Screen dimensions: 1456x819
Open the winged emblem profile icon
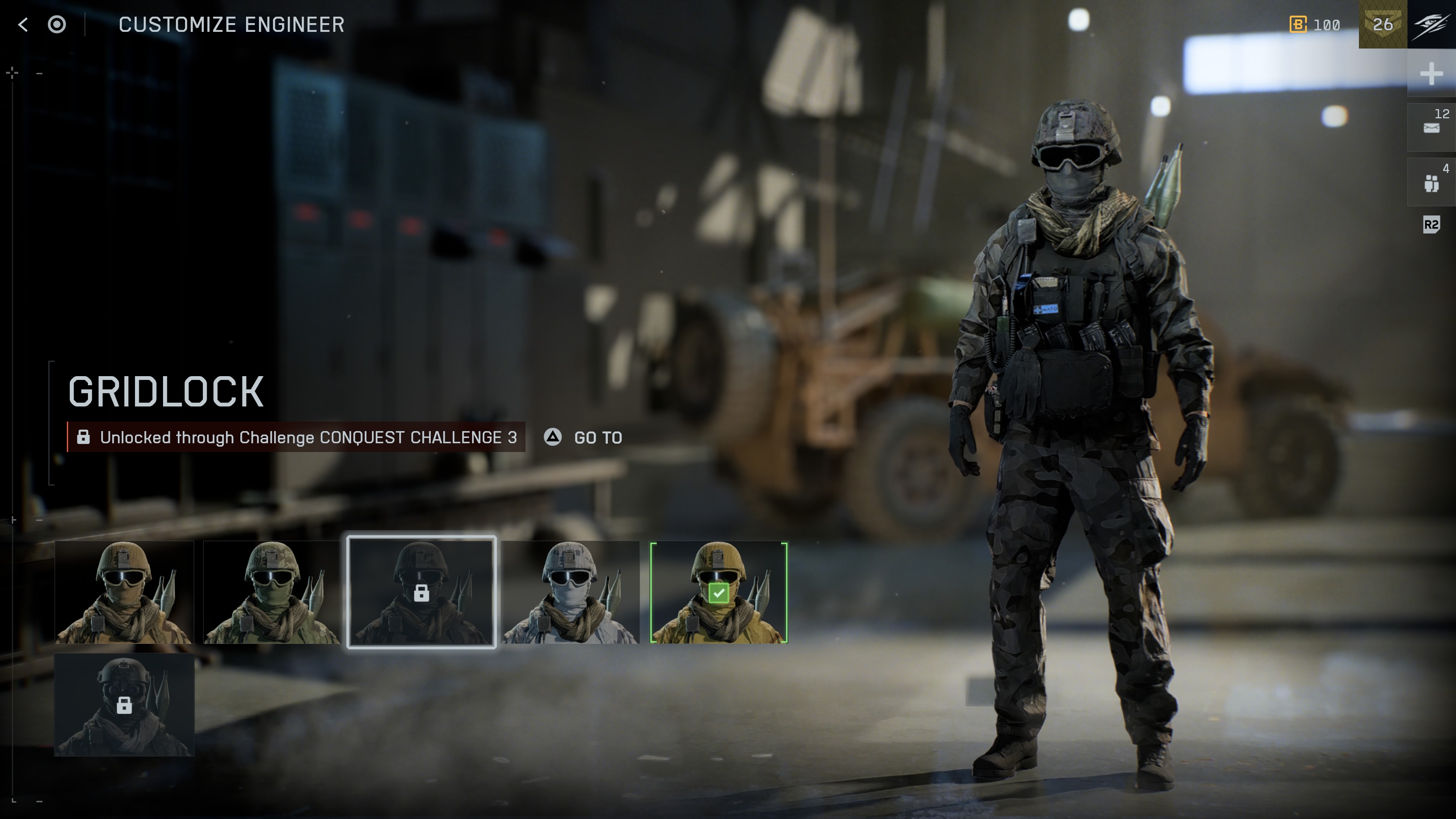(x=1431, y=24)
